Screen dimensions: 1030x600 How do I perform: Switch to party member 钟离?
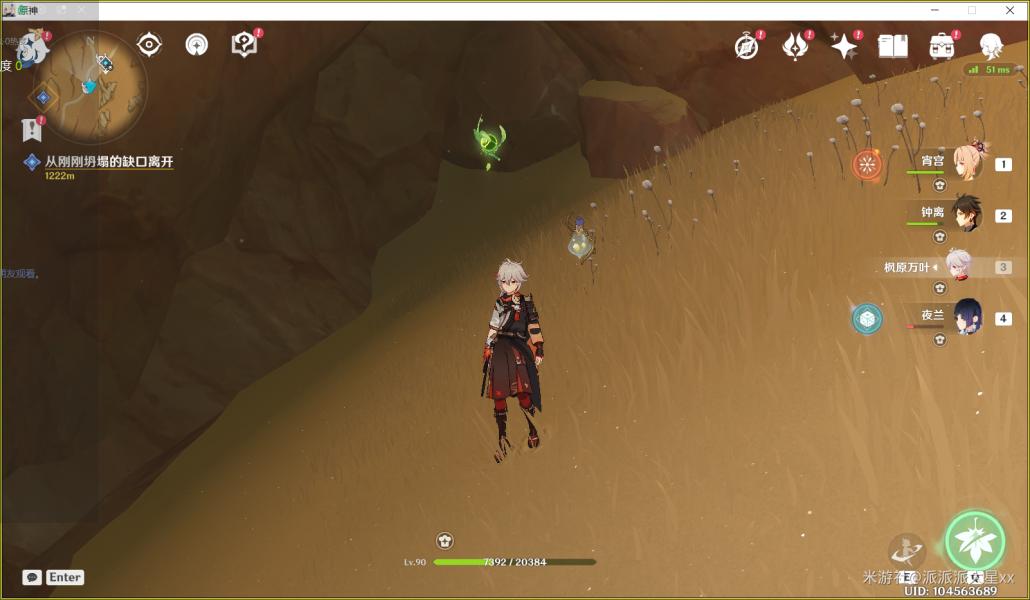point(967,214)
